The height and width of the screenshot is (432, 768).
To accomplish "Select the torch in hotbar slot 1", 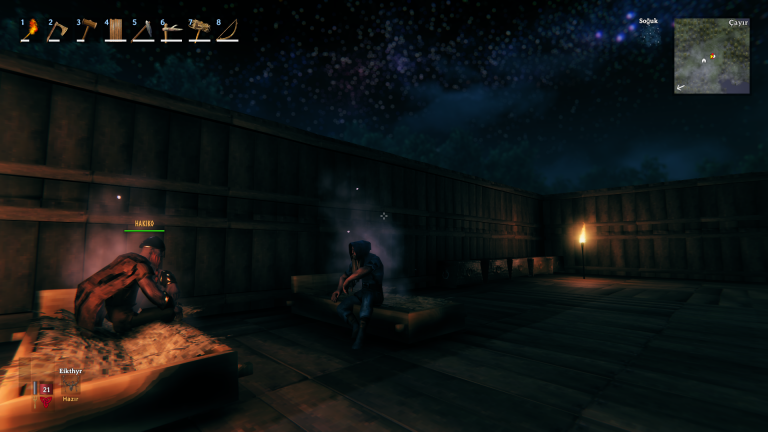I will (x=32, y=30).
